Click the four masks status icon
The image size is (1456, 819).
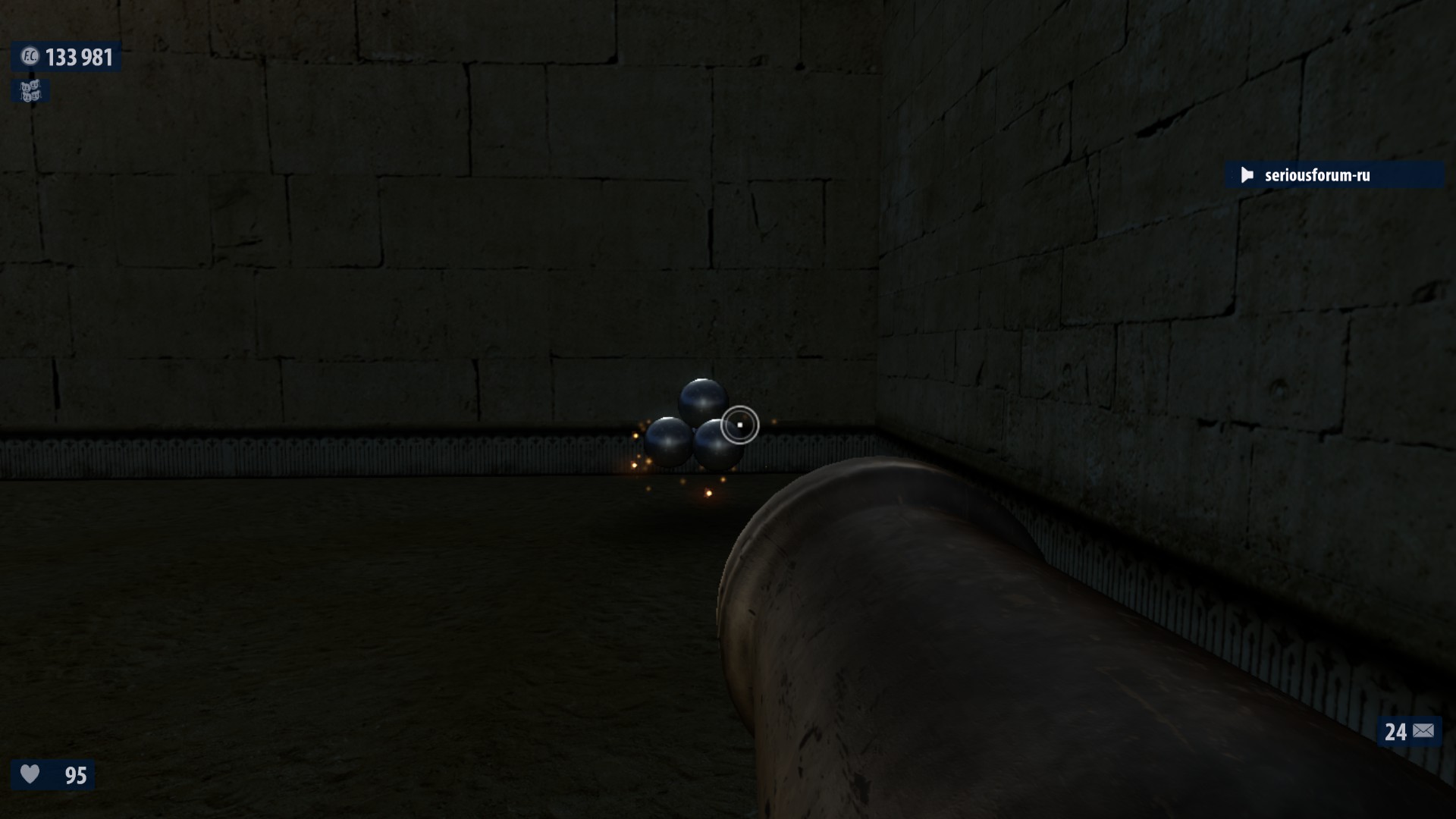[x=30, y=91]
